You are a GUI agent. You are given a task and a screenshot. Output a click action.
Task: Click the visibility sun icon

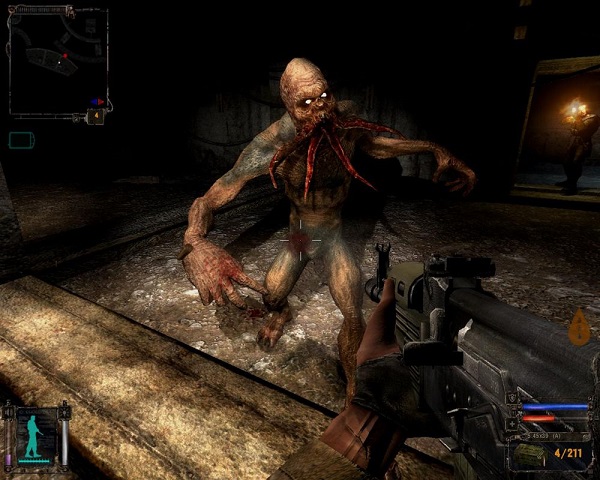click(x=65, y=411)
